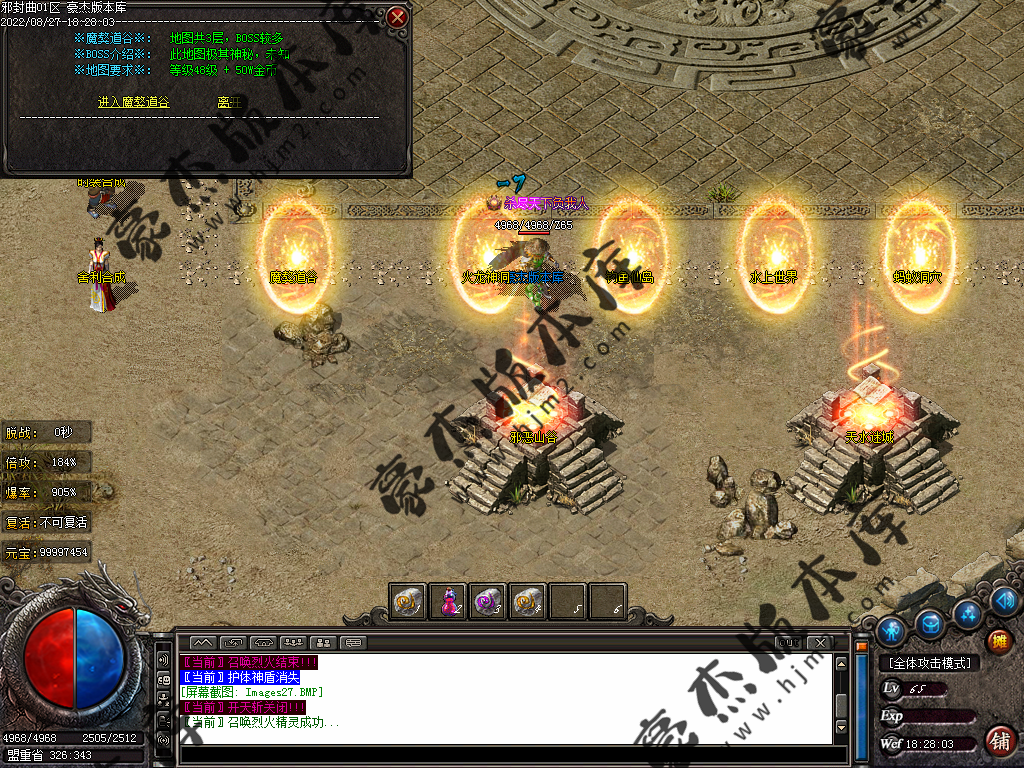Image resolution: width=1024 pixels, height=768 pixels.
Task: Select the '离开' leave option
Action: 229,102
